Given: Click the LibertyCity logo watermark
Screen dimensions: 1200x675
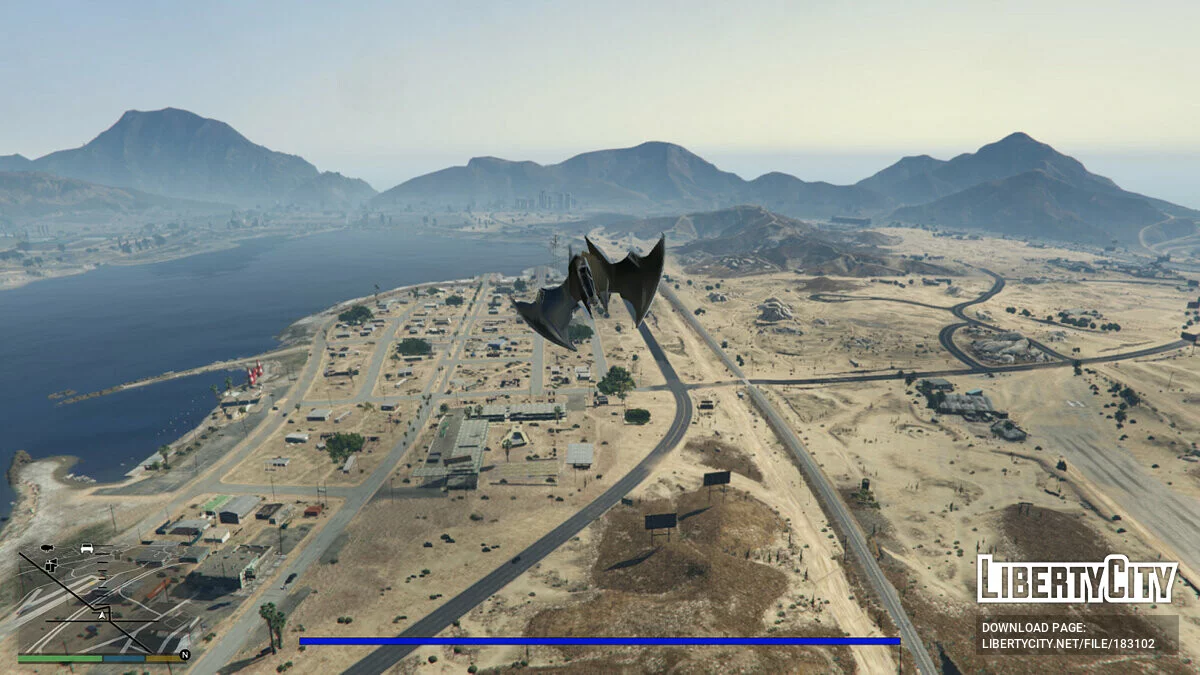Looking at the screenshot, I should point(1077,579).
